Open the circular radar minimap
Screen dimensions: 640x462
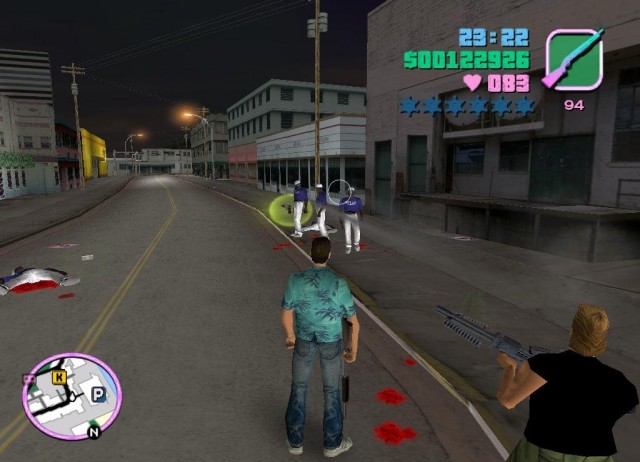71,397
